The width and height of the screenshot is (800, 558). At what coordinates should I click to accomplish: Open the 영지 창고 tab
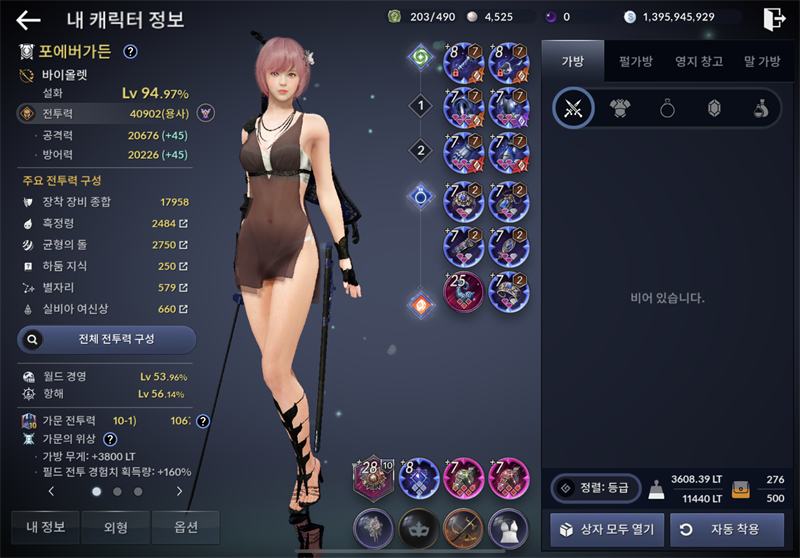[x=699, y=61]
